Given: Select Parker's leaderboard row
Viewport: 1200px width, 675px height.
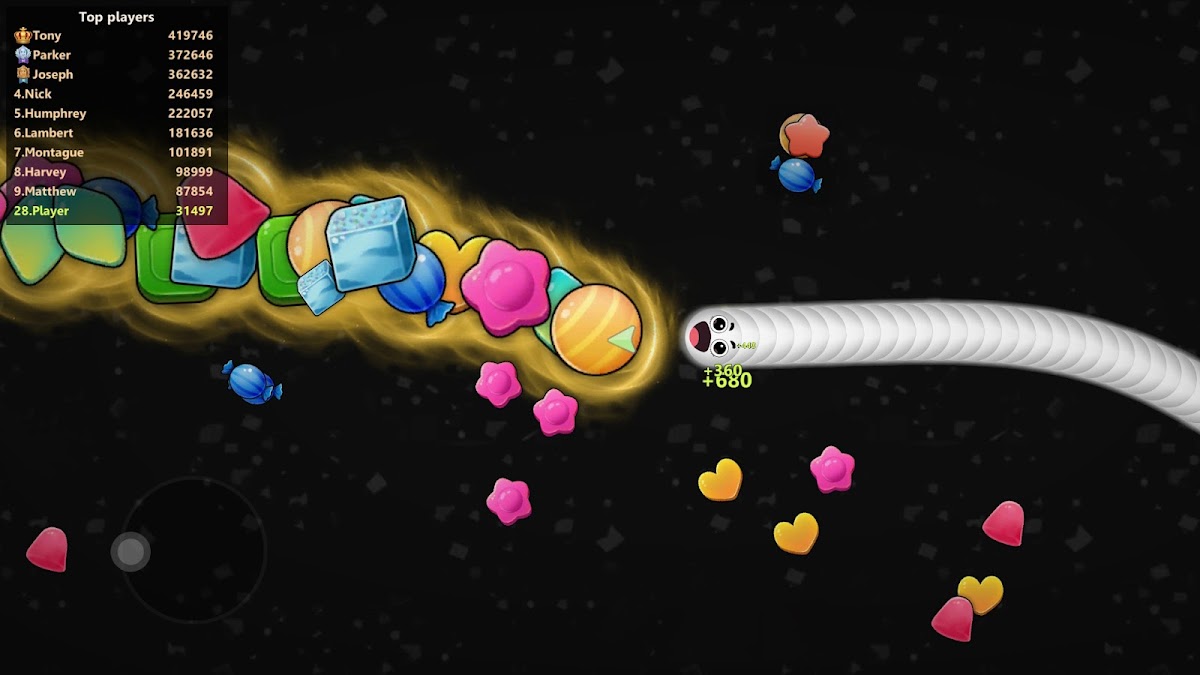Looking at the screenshot, I should 113,55.
